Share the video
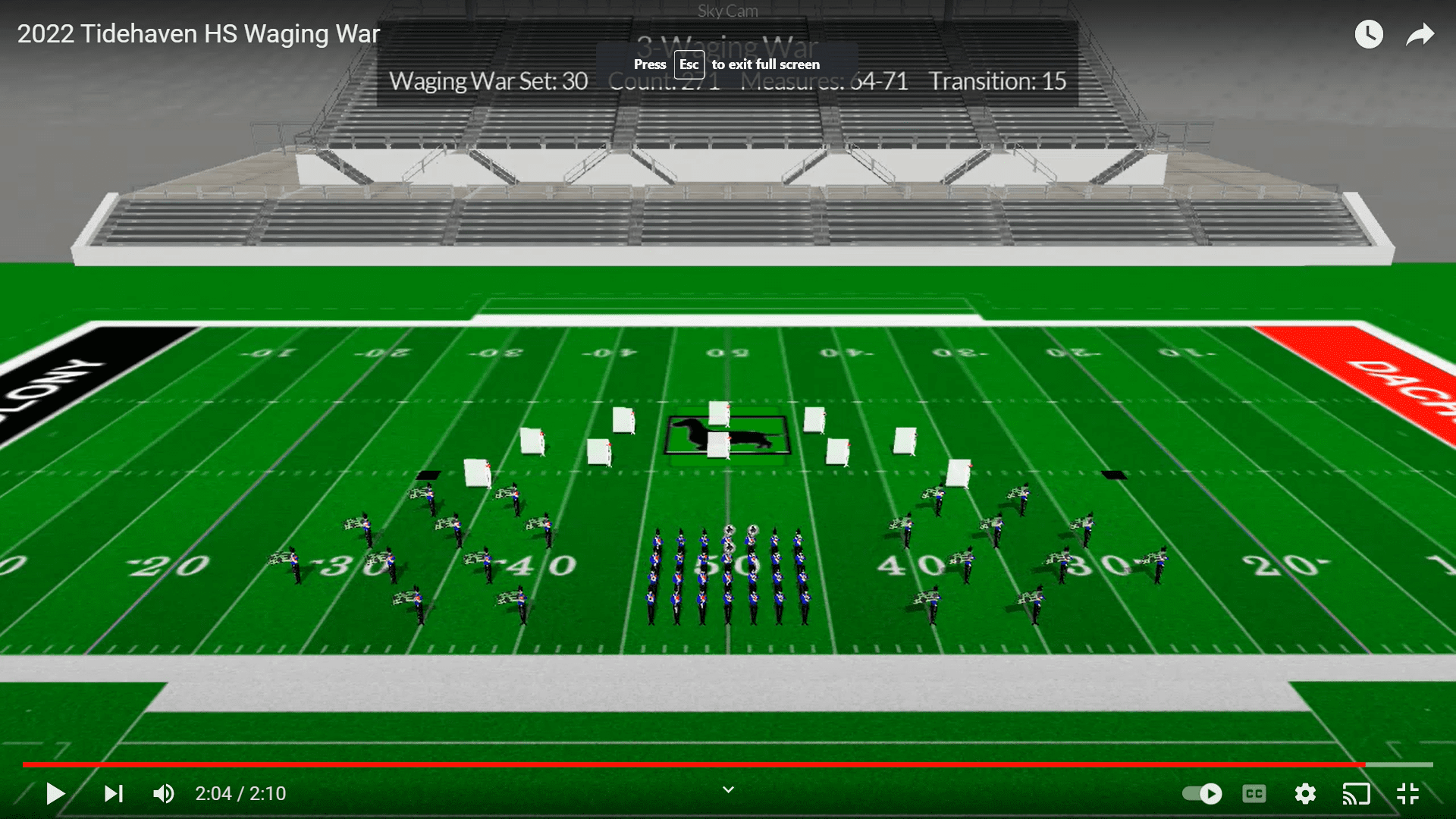1456x819 pixels. pyautogui.click(x=1420, y=34)
